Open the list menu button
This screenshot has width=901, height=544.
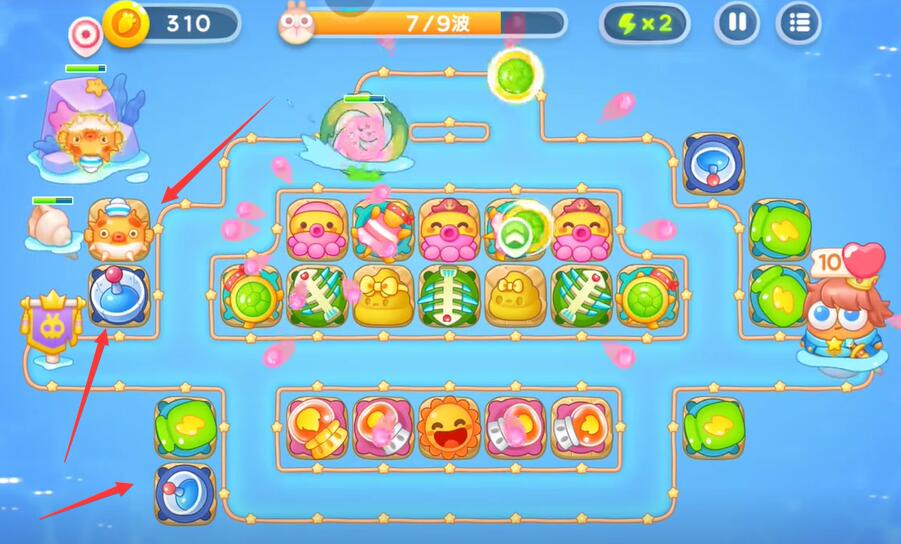pos(798,23)
